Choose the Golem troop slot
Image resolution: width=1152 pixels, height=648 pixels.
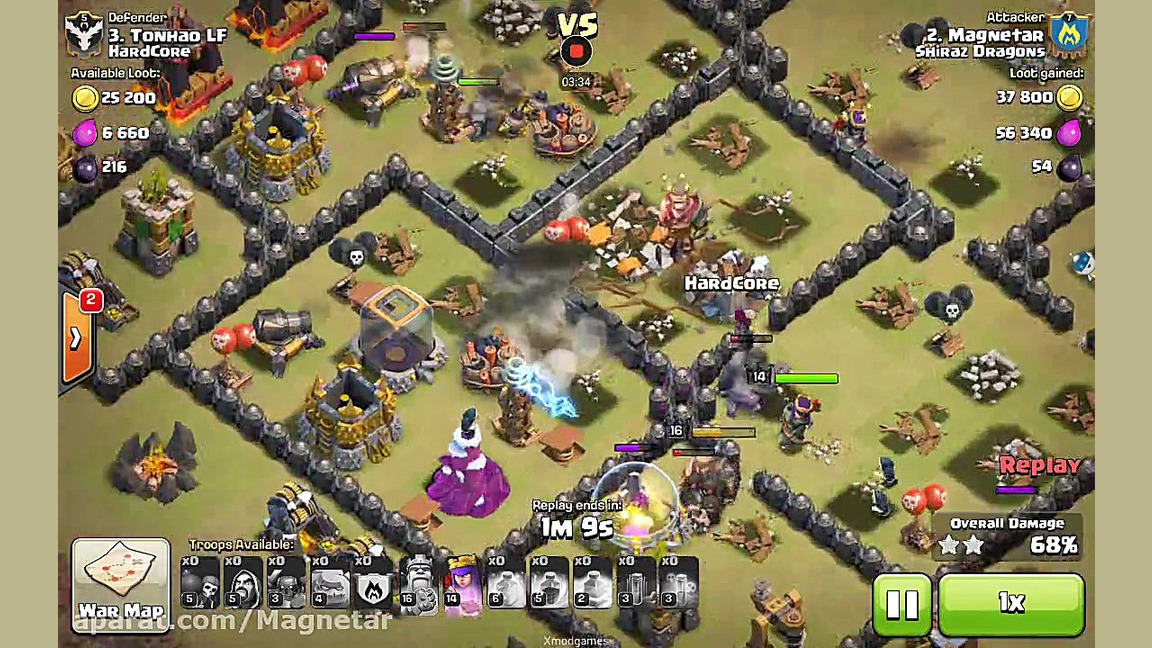coord(330,583)
